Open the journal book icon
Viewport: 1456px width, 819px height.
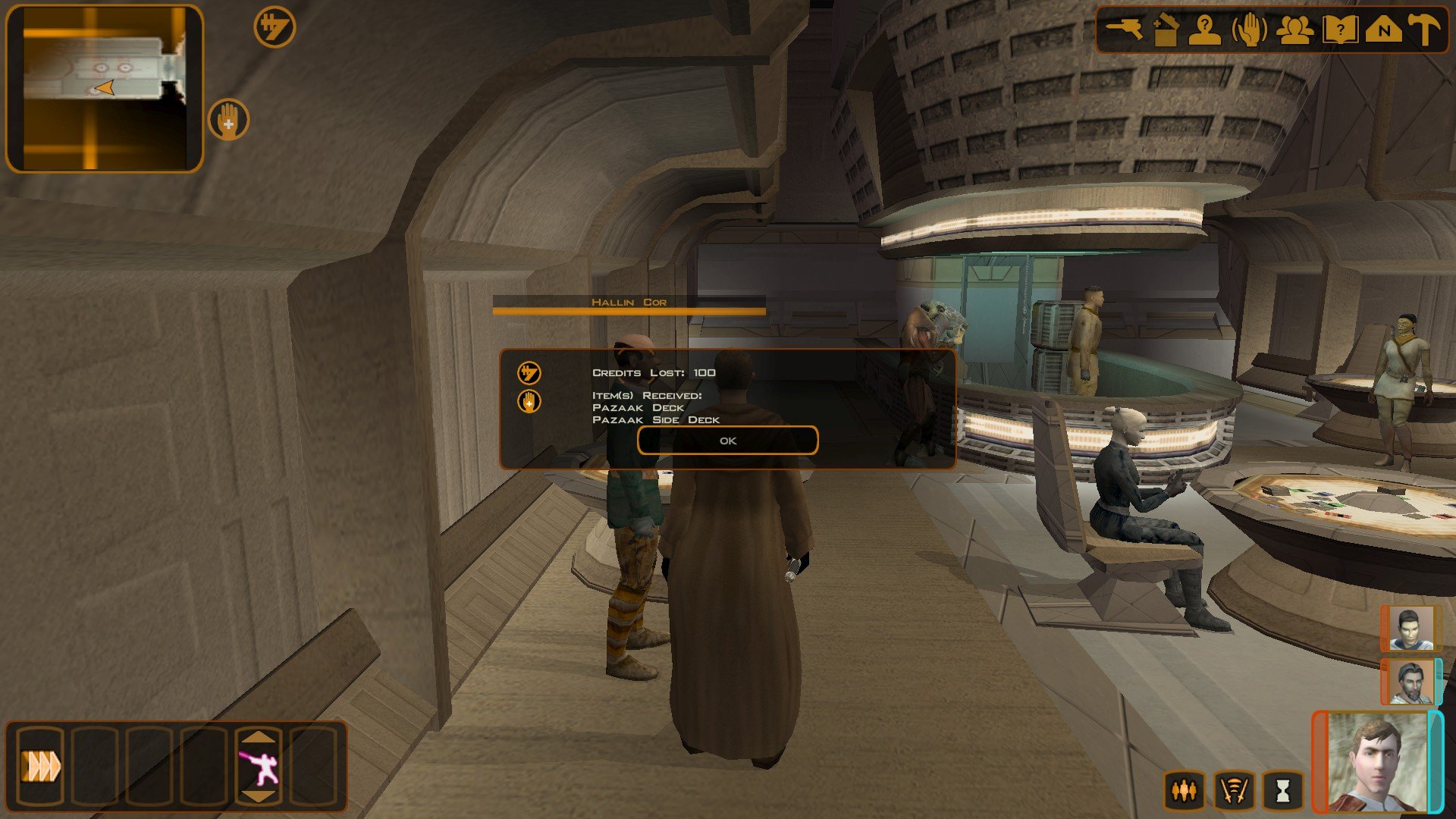coord(1339,30)
